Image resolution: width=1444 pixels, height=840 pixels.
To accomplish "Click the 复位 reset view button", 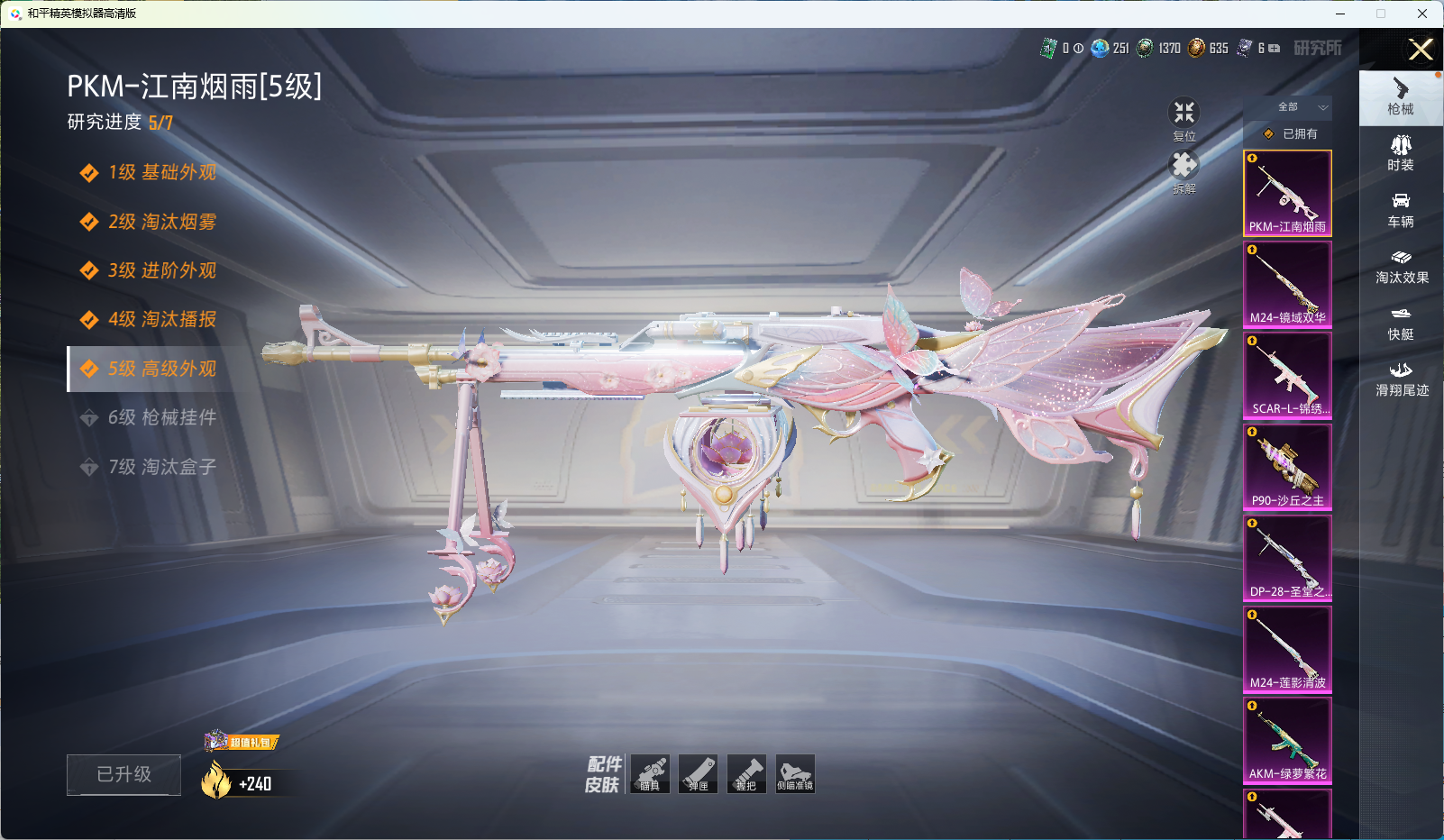I will point(1184,118).
